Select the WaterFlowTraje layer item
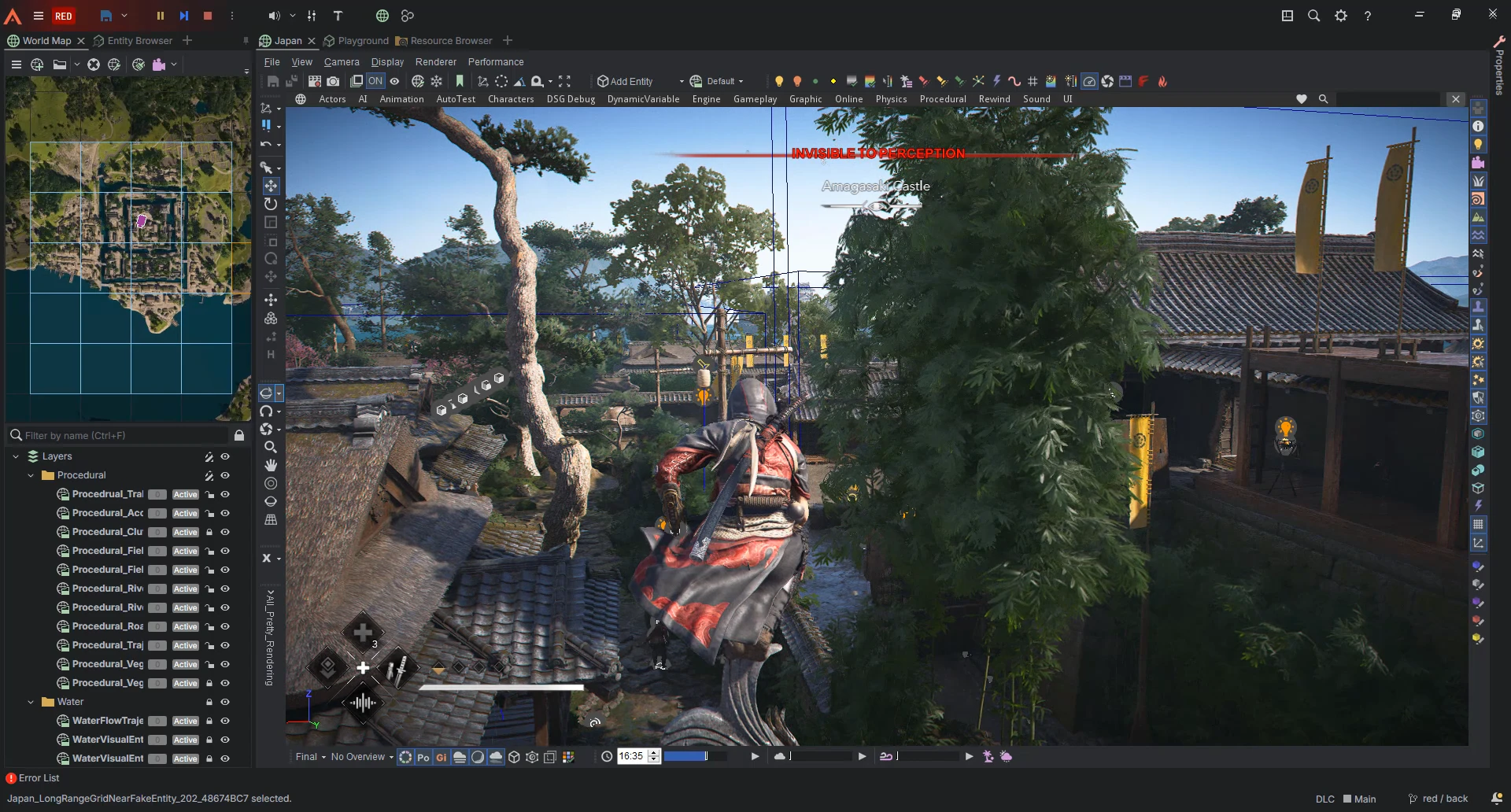This screenshot has width=1511, height=812. (108, 721)
